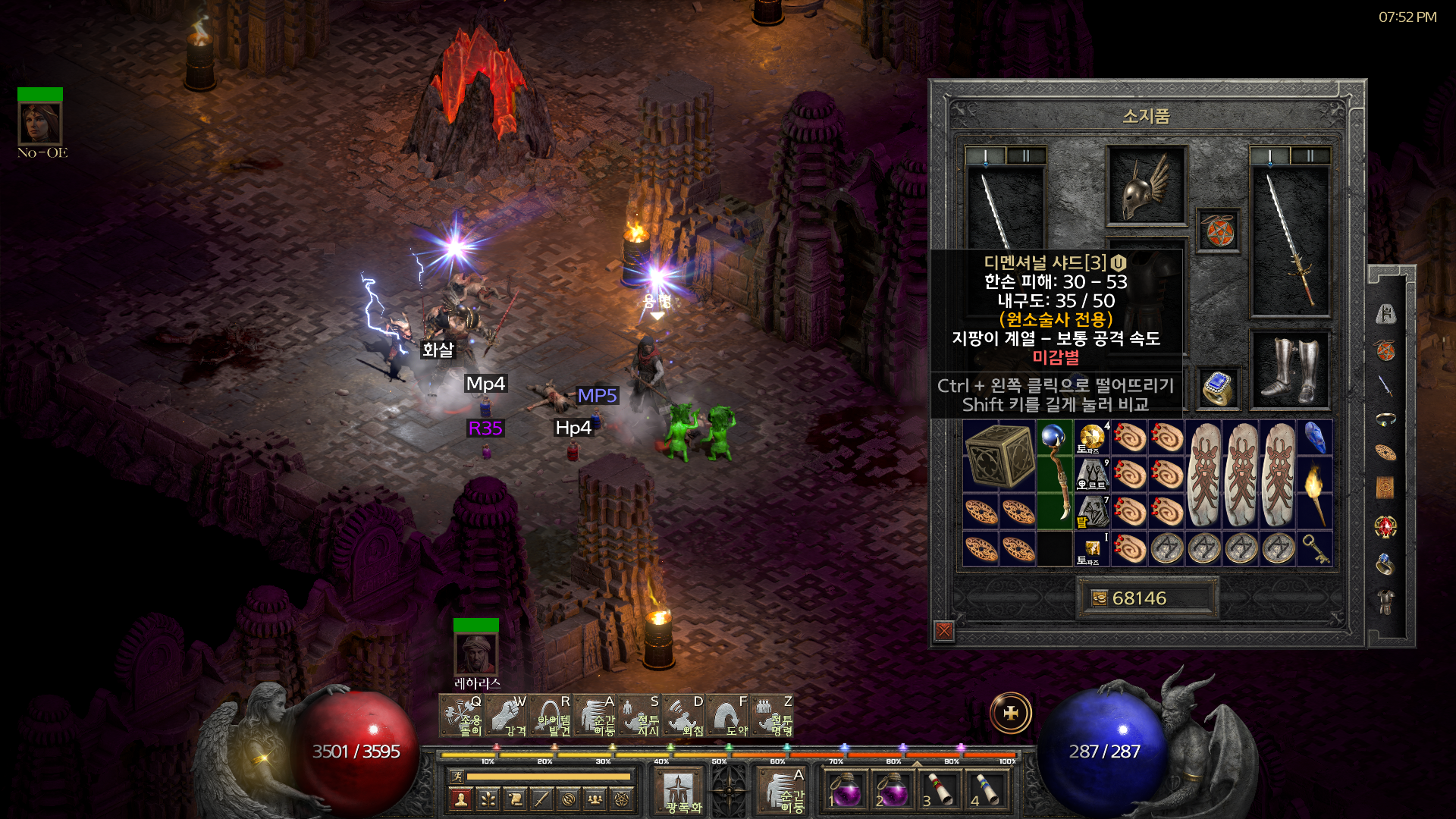
Task: Click the round gold cross button
Action: click(x=1011, y=713)
